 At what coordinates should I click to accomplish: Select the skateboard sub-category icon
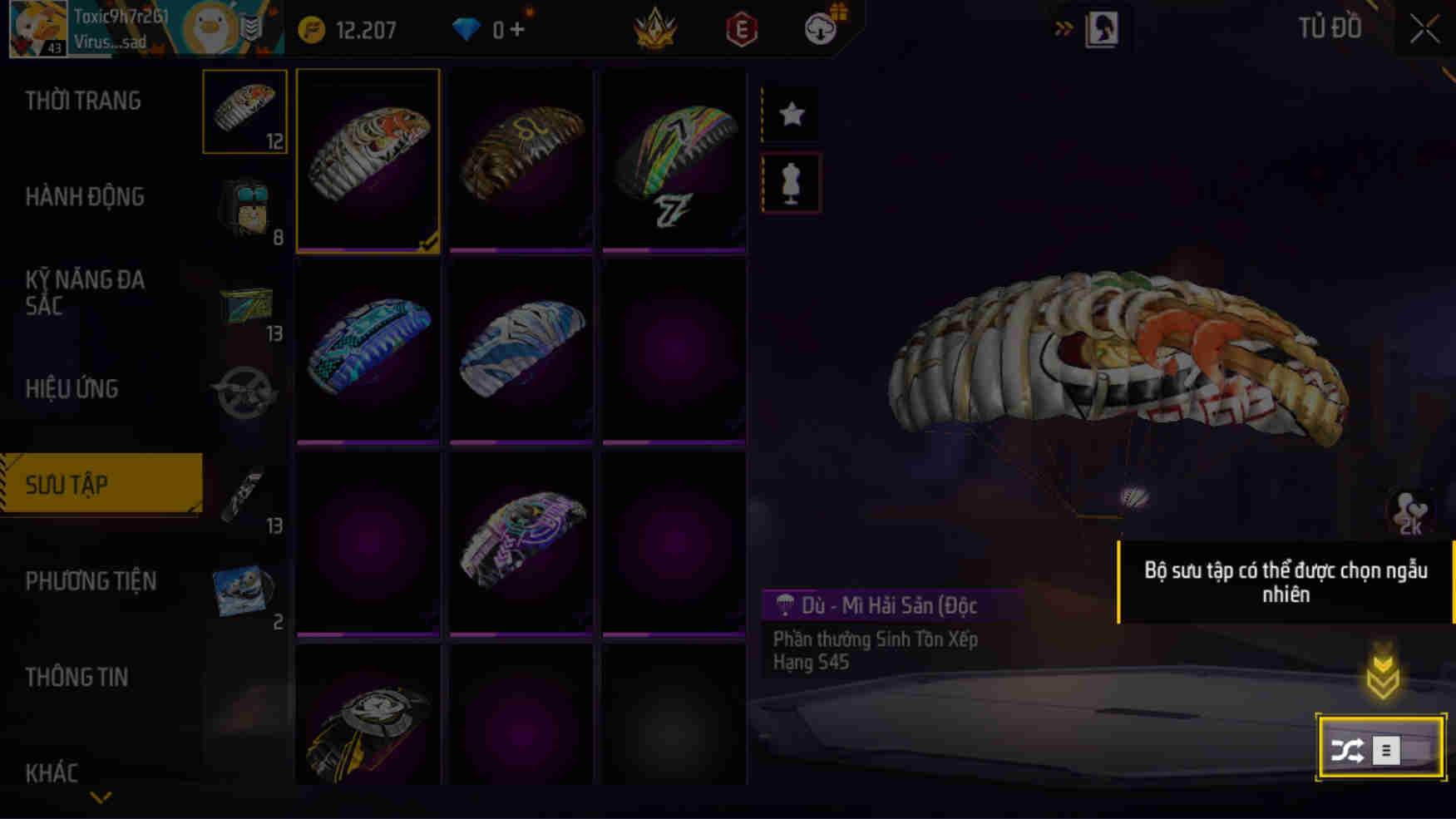coord(244,496)
